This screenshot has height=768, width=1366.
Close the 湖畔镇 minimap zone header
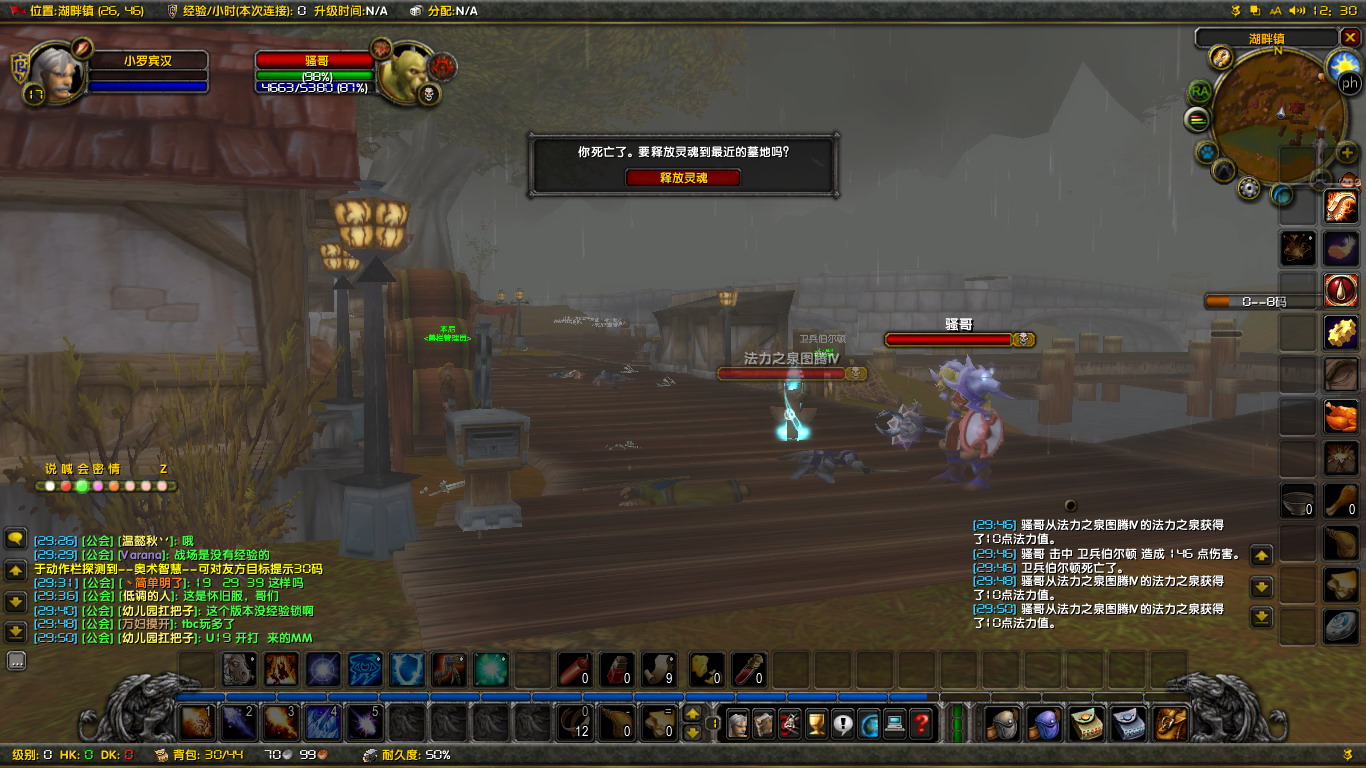click(1350, 37)
